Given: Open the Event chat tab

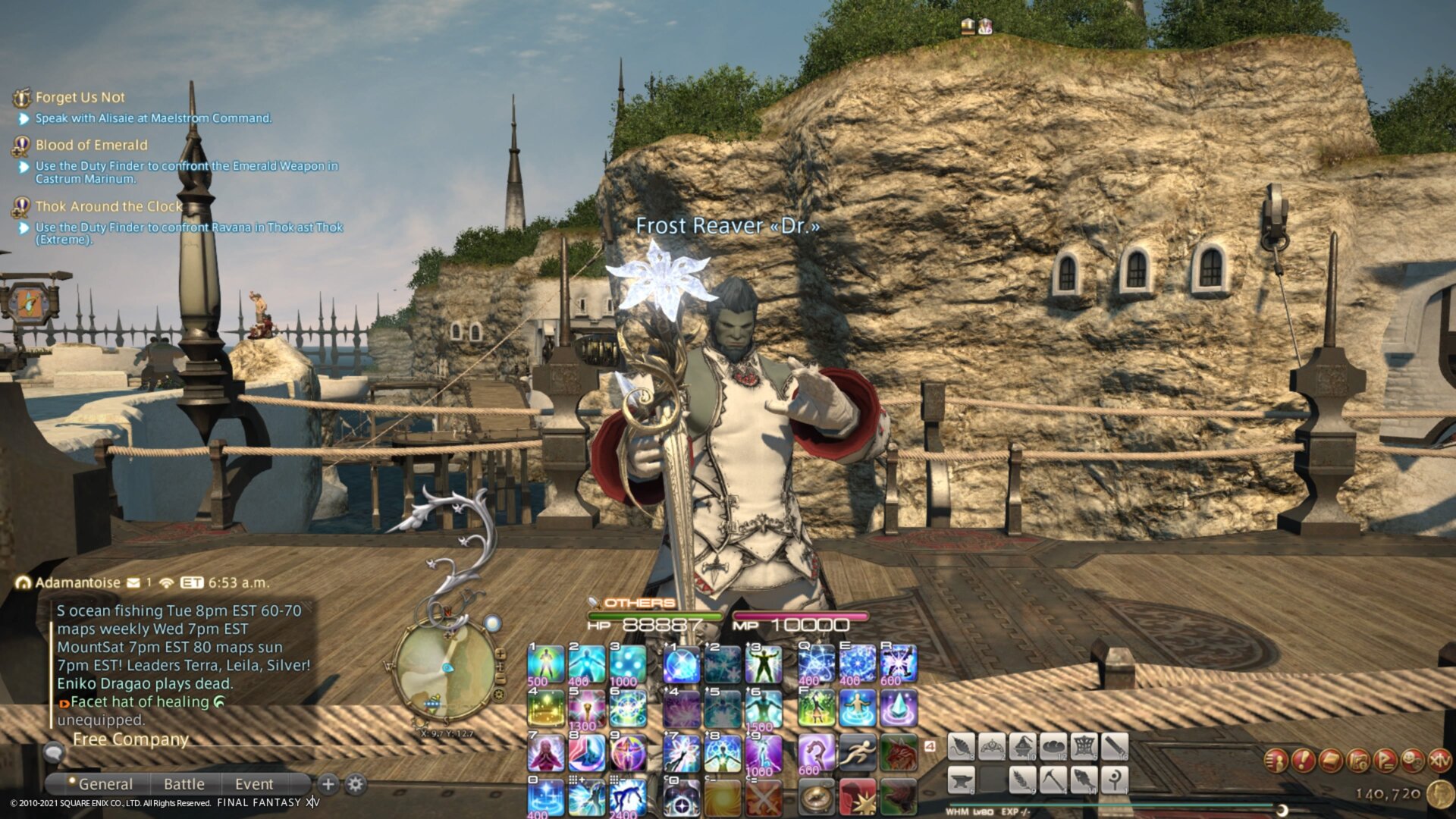Looking at the screenshot, I should point(253,784).
